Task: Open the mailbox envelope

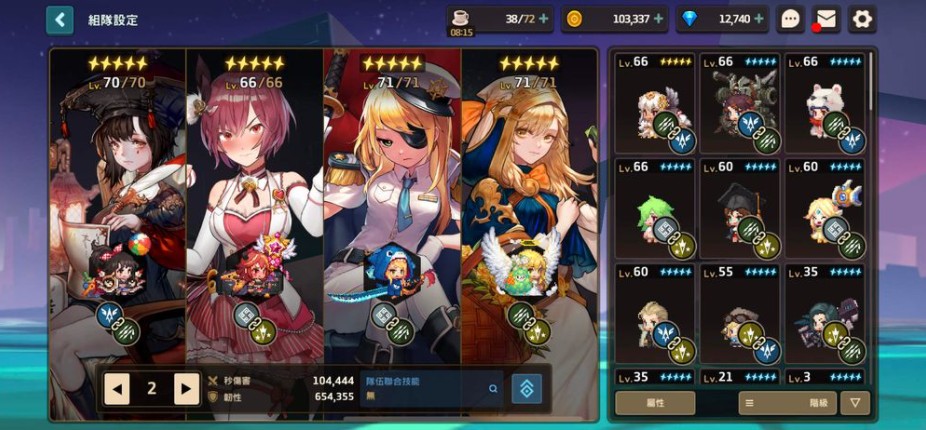Action: 825,19
